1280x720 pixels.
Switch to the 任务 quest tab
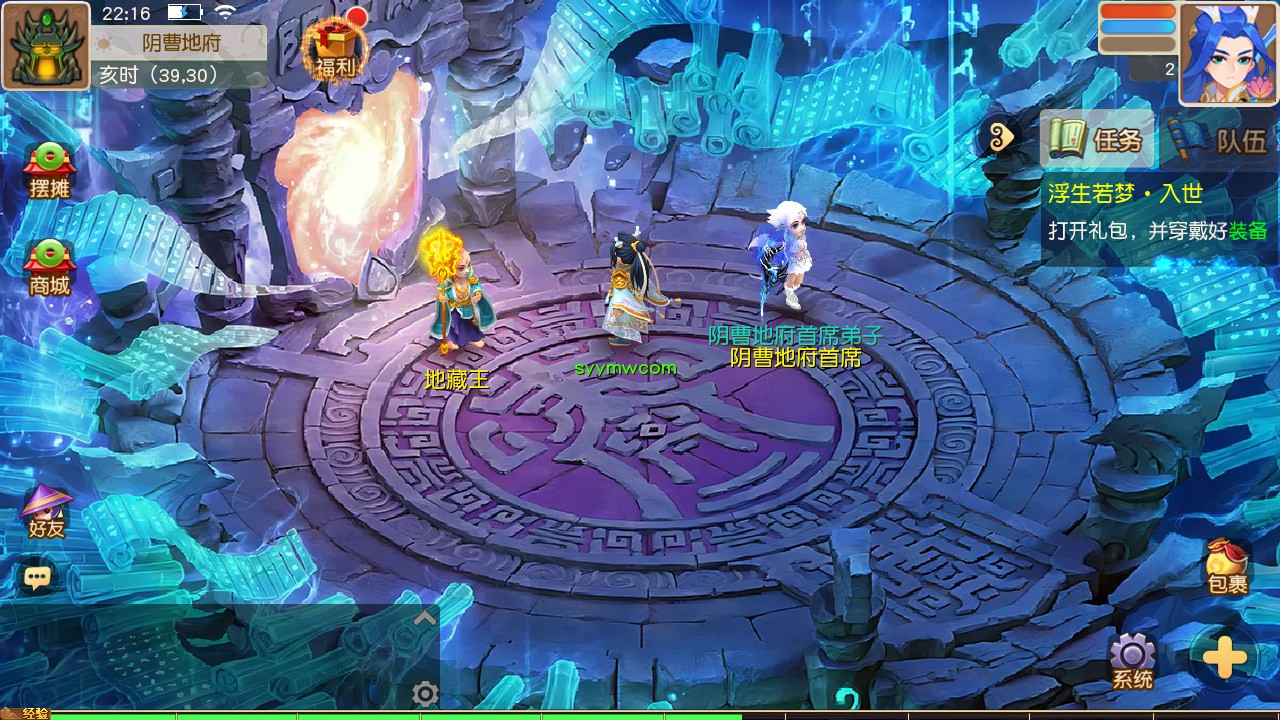coord(1098,139)
